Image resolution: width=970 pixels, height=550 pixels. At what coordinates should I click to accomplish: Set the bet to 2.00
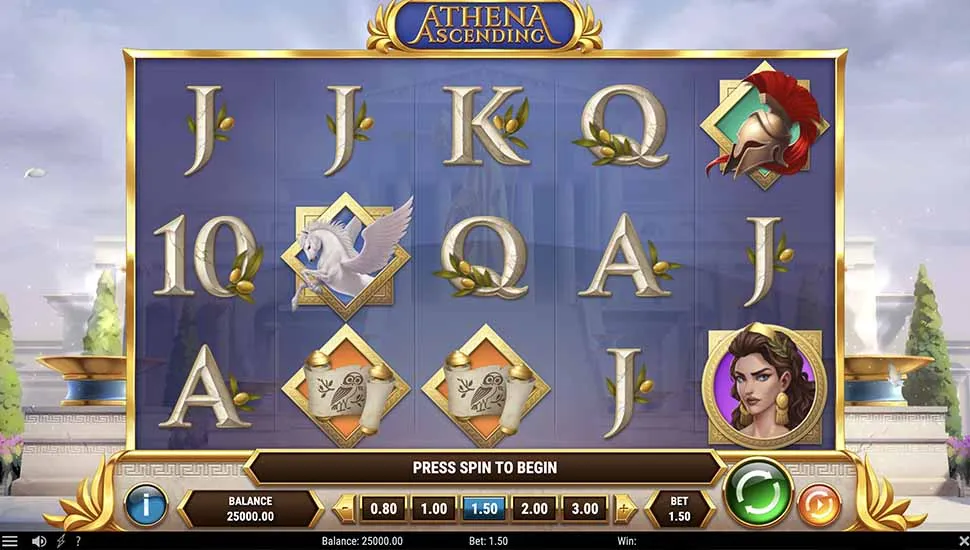click(534, 508)
